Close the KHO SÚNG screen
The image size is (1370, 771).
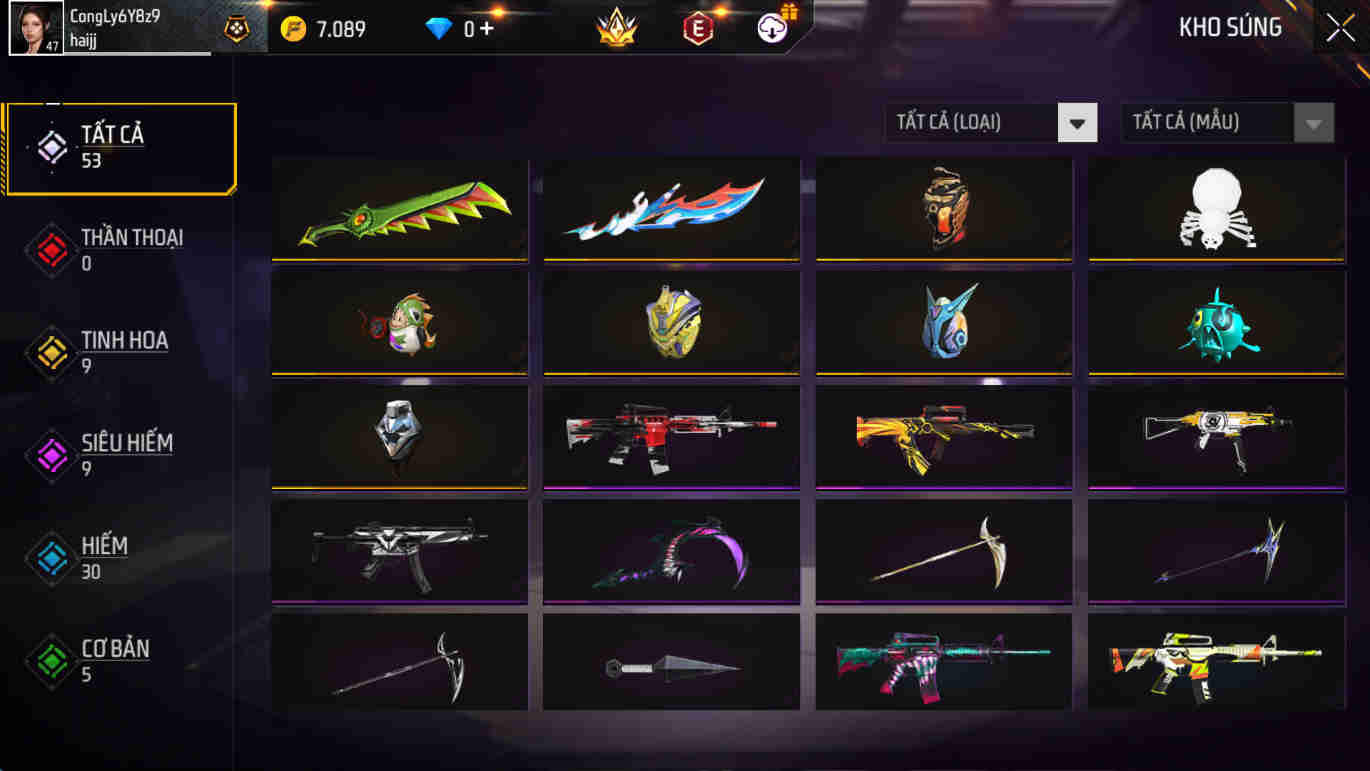(x=1340, y=27)
